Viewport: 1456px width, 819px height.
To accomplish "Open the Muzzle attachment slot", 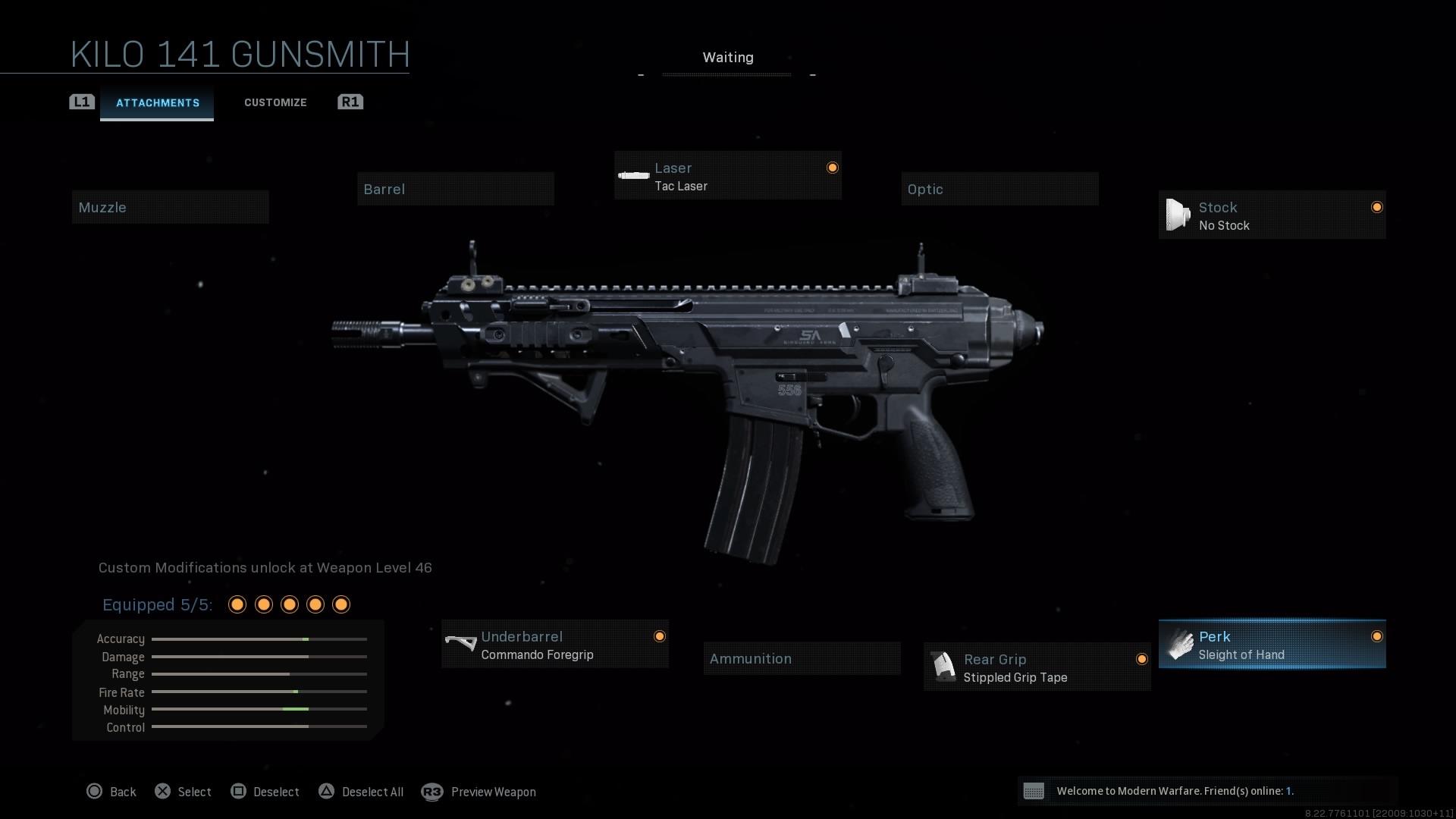I will coord(170,206).
